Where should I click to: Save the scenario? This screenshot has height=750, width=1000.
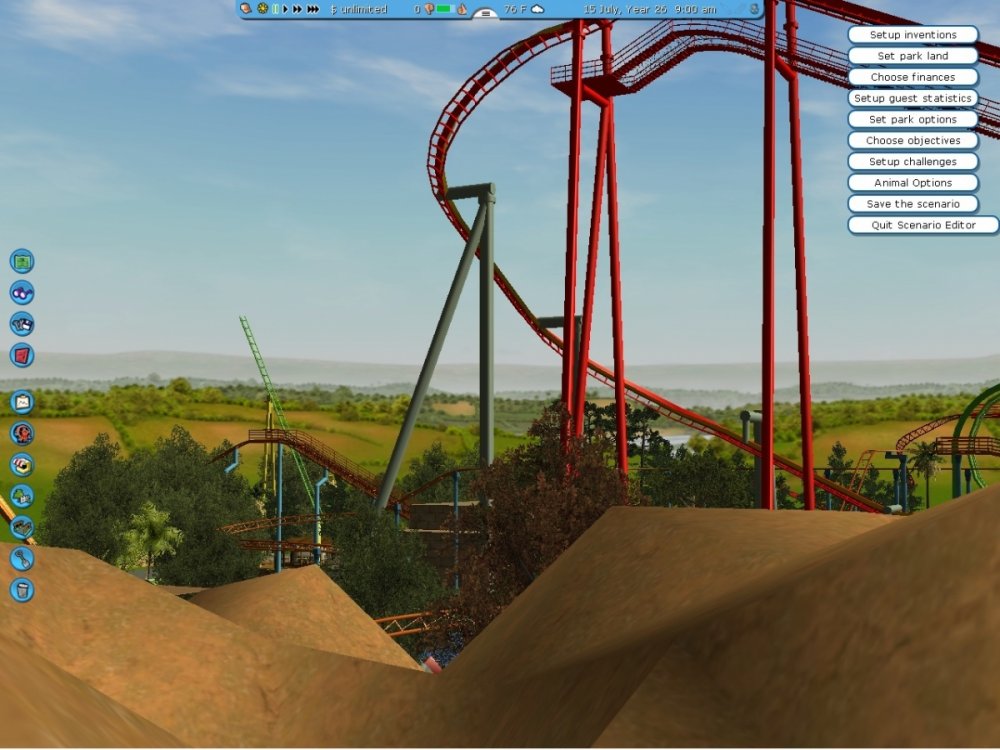(x=912, y=203)
